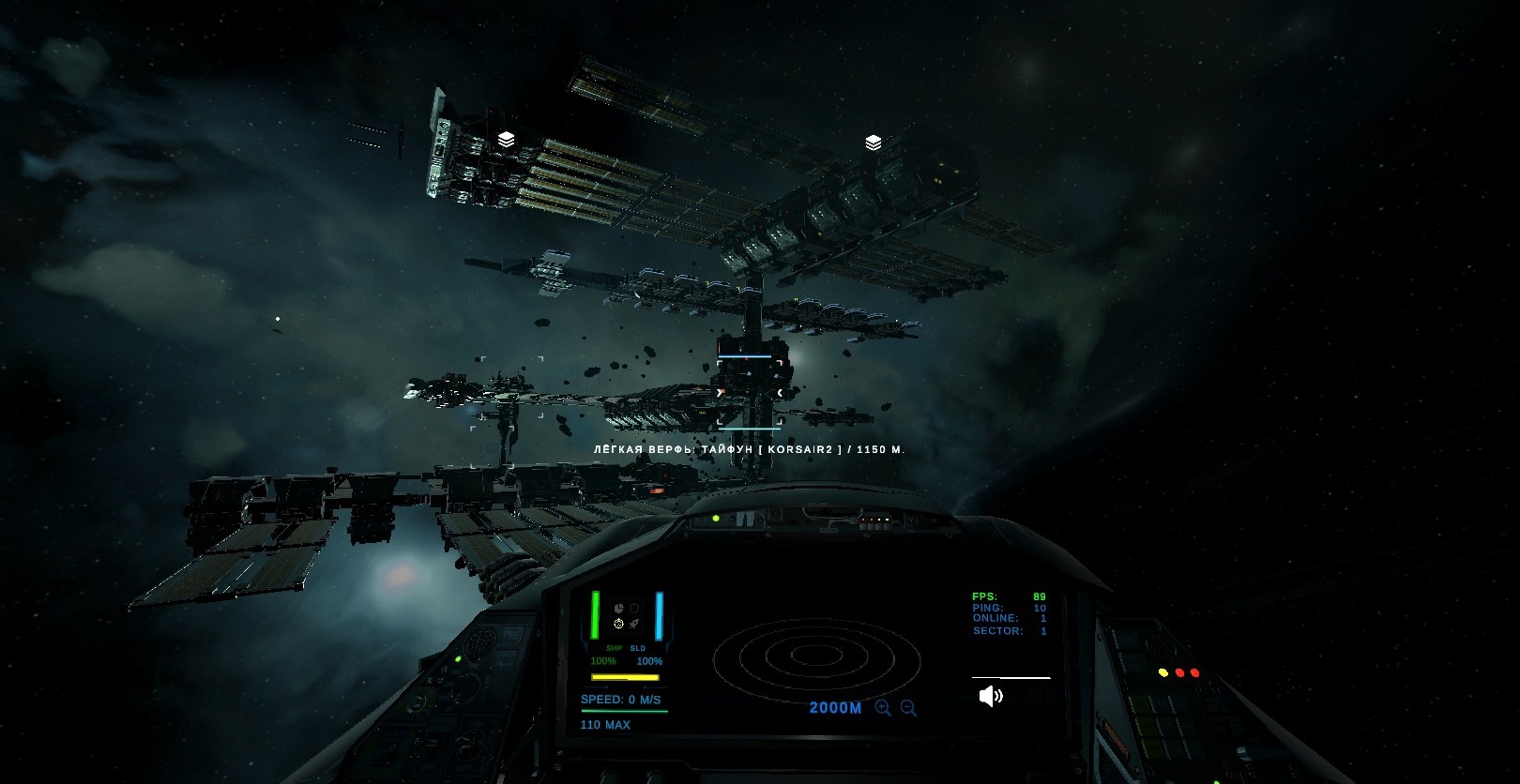Click the shield status icon beside the pie chart
This screenshot has width=1520, height=784.
coord(635,609)
